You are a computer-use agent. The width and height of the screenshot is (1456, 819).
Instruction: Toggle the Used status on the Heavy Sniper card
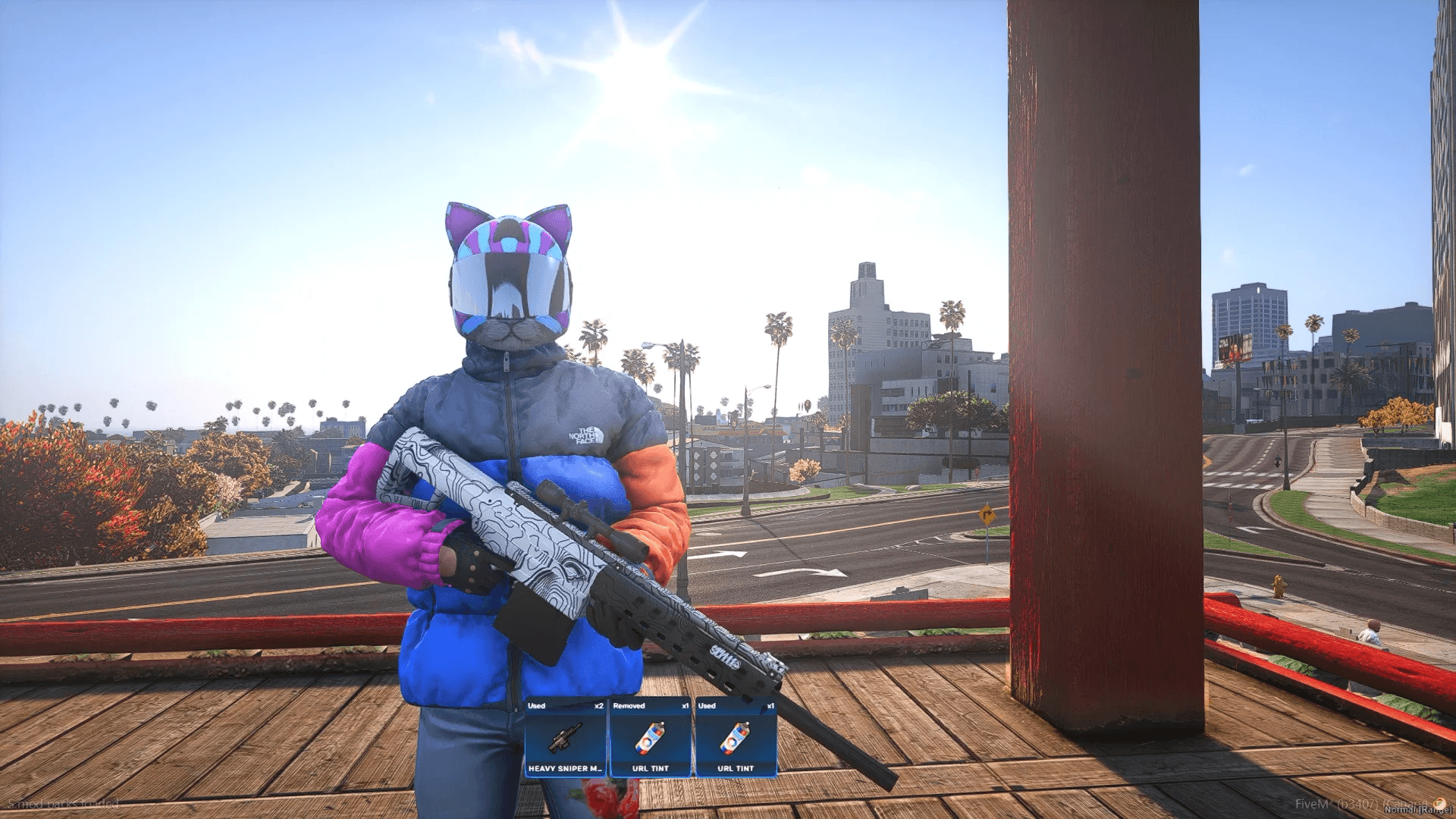point(536,706)
